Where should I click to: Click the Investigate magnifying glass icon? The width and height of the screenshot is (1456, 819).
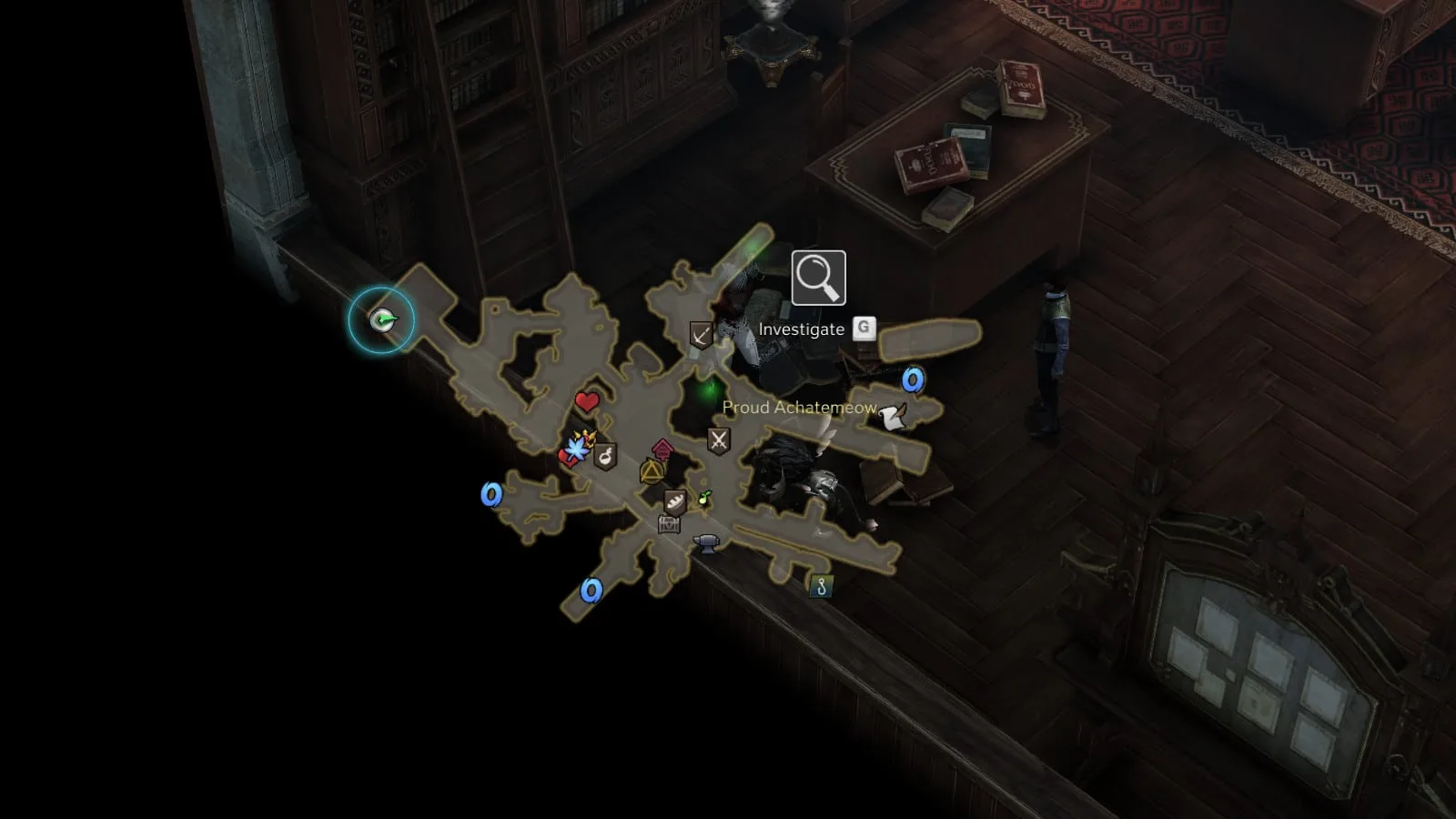(x=818, y=278)
